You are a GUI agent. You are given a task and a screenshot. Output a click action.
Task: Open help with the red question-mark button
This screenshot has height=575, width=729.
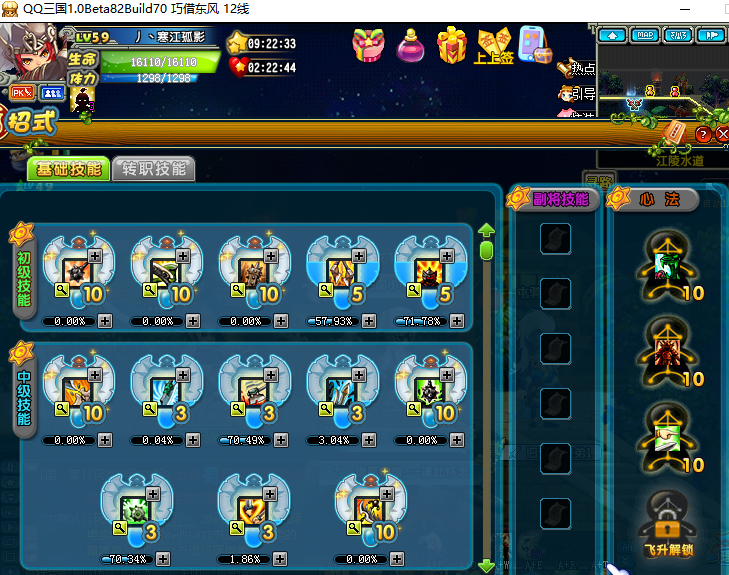click(x=703, y=134)
